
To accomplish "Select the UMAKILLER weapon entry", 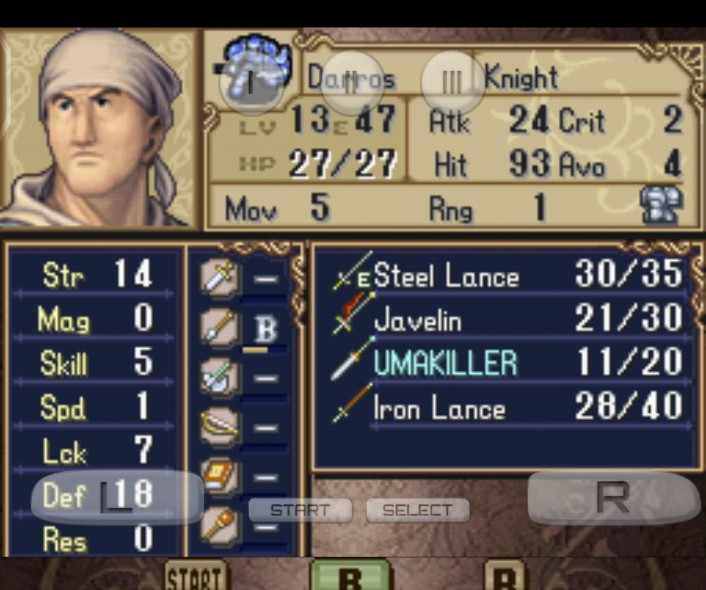I will pos(445,363).
